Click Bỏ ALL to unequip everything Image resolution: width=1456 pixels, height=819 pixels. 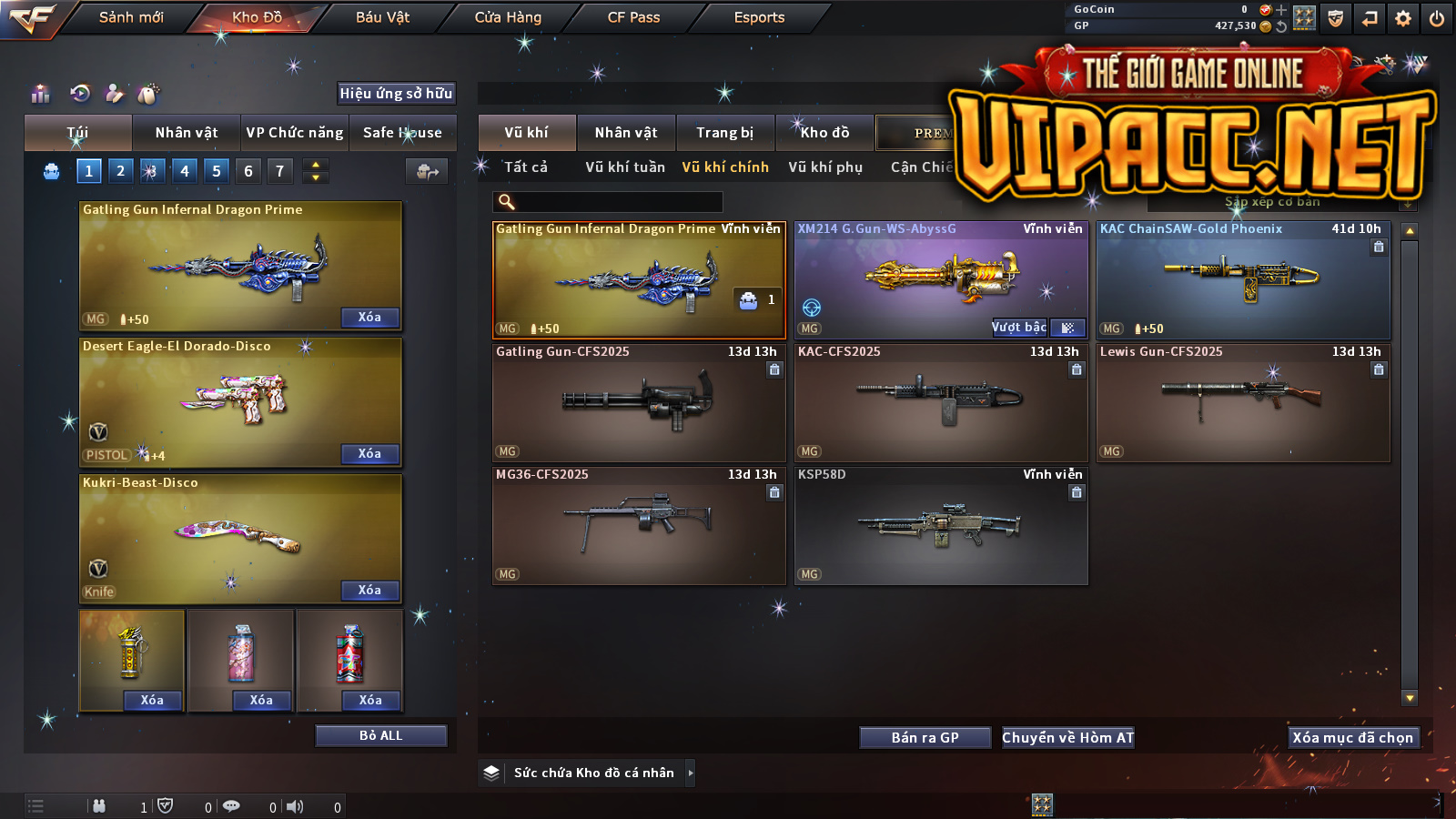coord(380,735)
